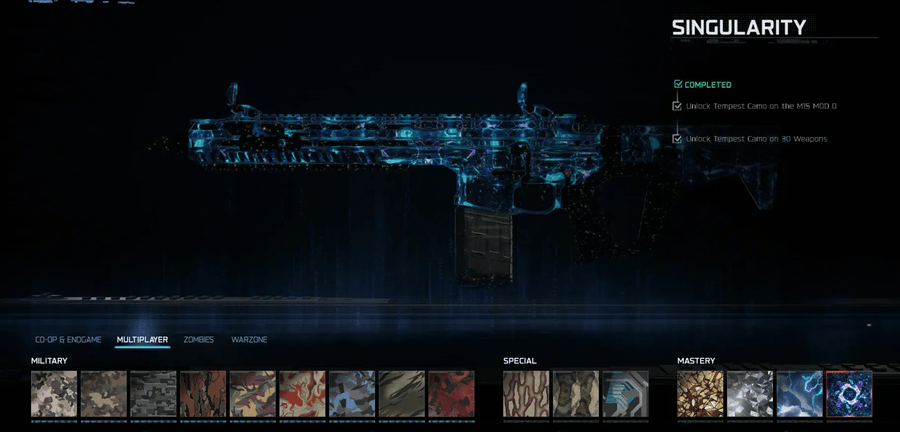Switch to the Warzone tab
This screenshot has height=432, width=900.
pyautogui.click(x=249, y=340)
